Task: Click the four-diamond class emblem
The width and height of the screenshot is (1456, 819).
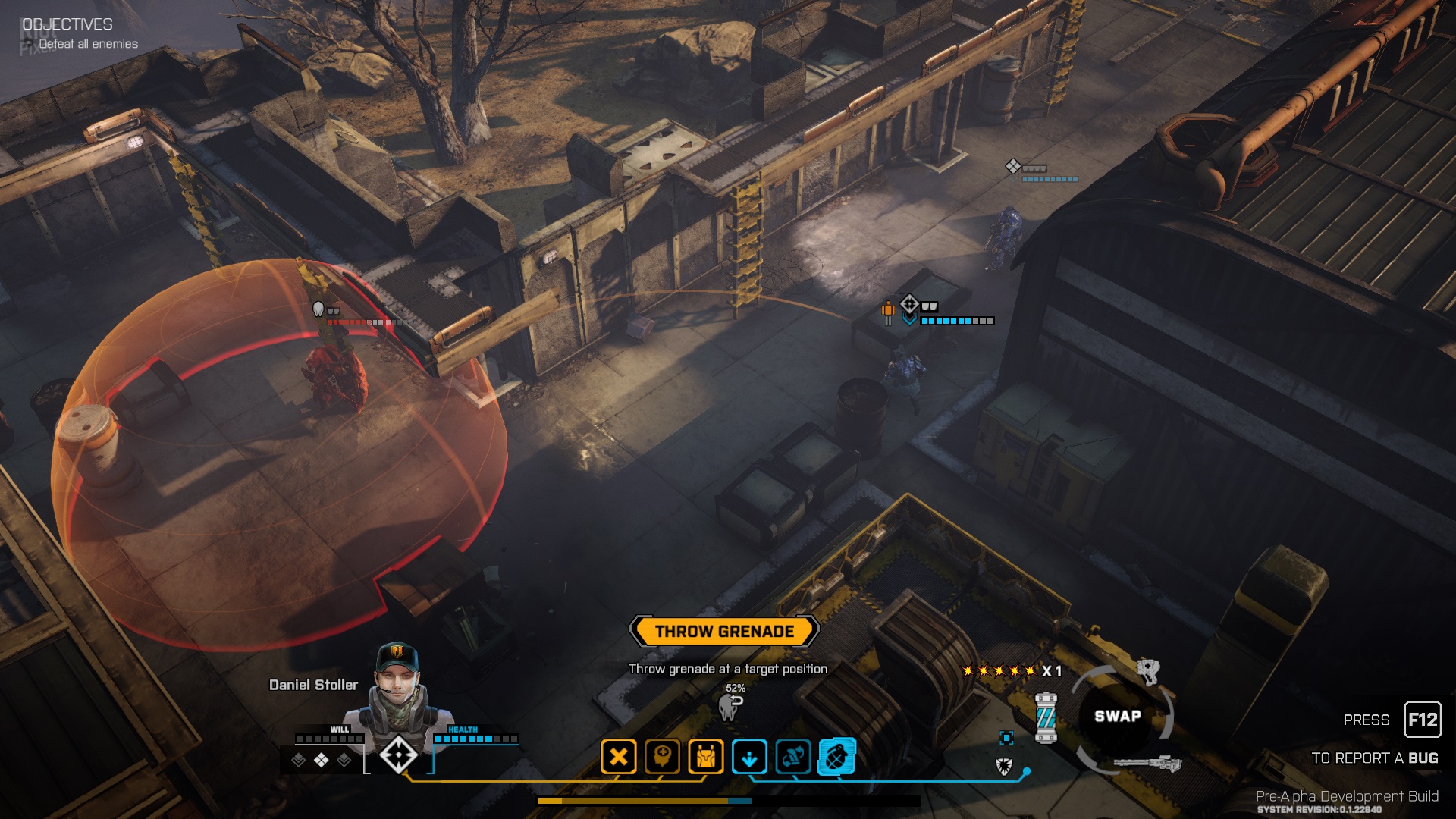Action: pyautogui.click(x=398, y=755)
